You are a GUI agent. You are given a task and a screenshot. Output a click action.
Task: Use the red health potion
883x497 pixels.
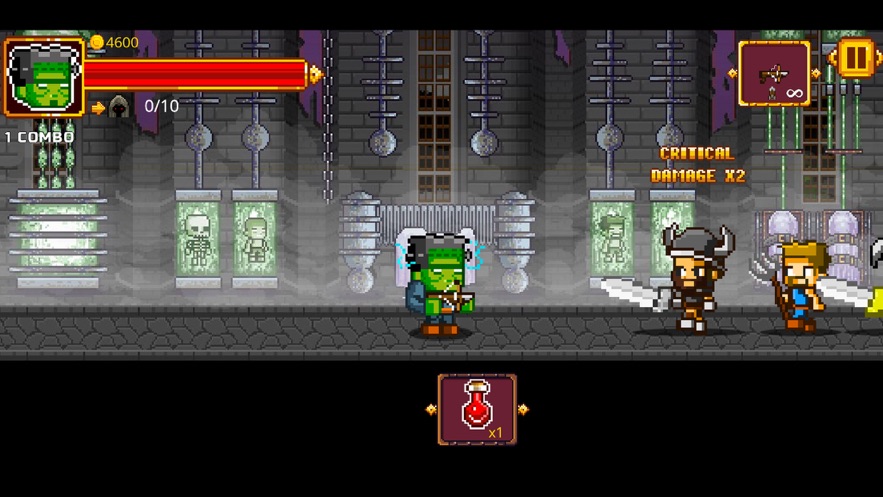click(477, 409)
